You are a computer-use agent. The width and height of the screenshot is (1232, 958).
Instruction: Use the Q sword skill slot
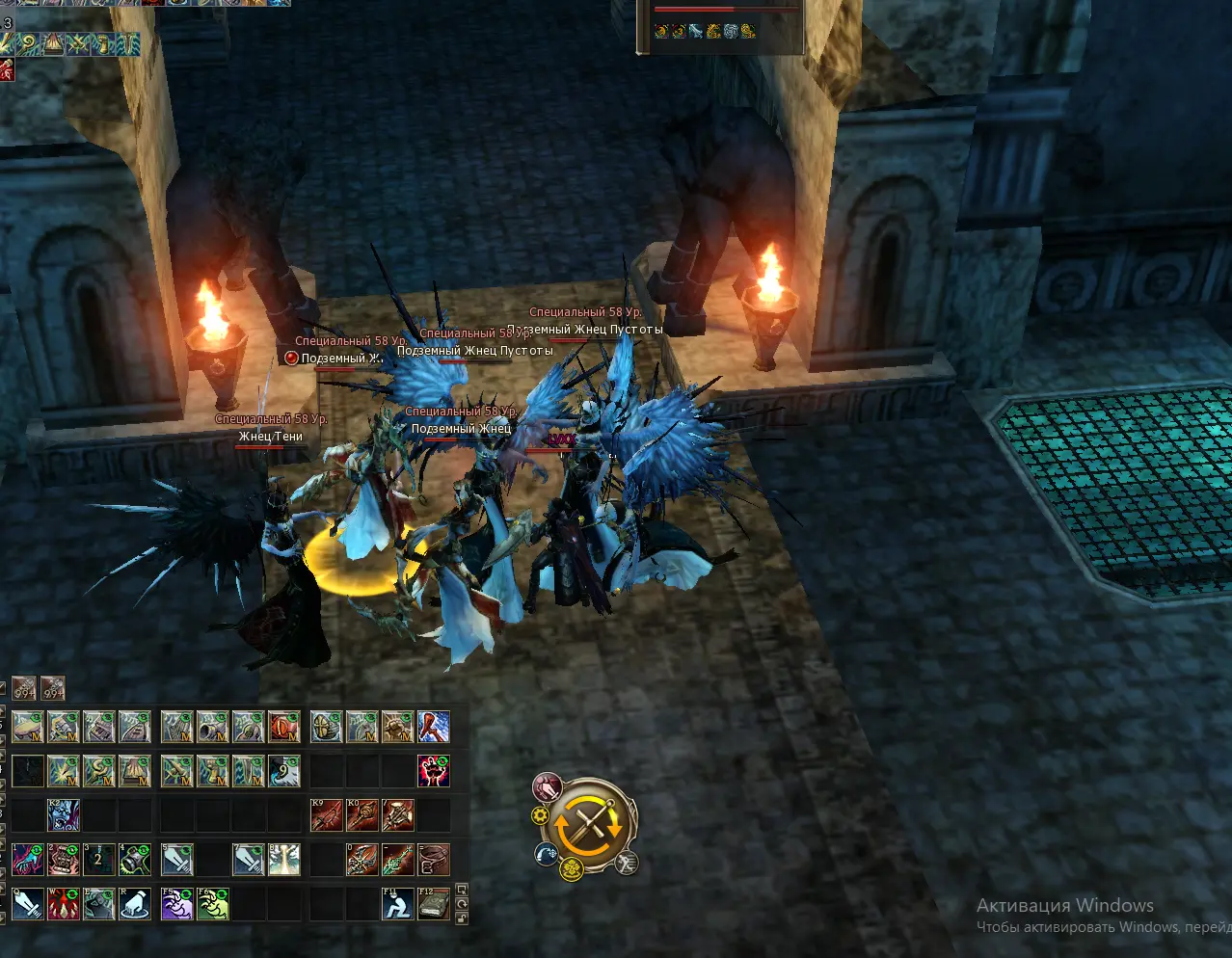[28, 904]
